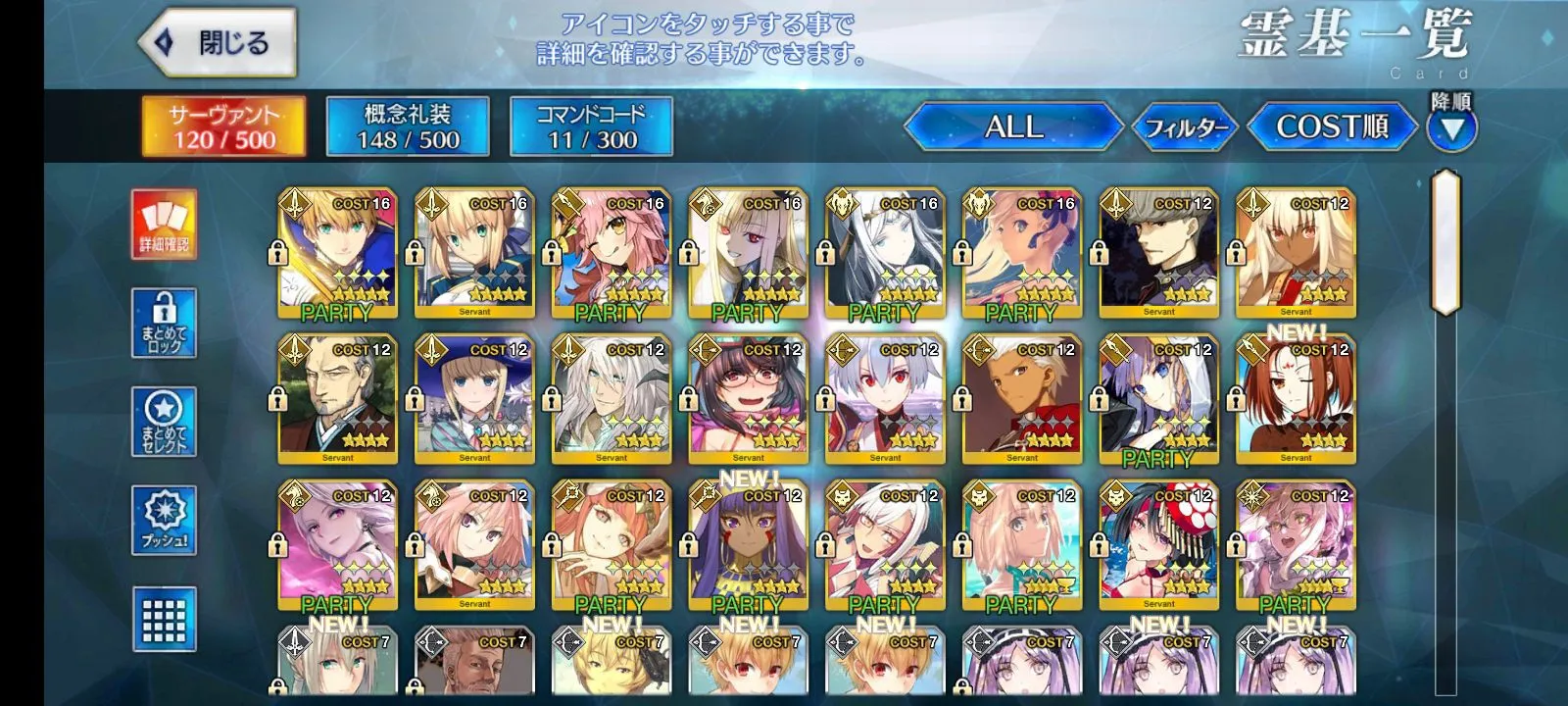The image size is (1568, 706).
Task: Switch to the サーヴァント tab
Action: click(223, 126)
